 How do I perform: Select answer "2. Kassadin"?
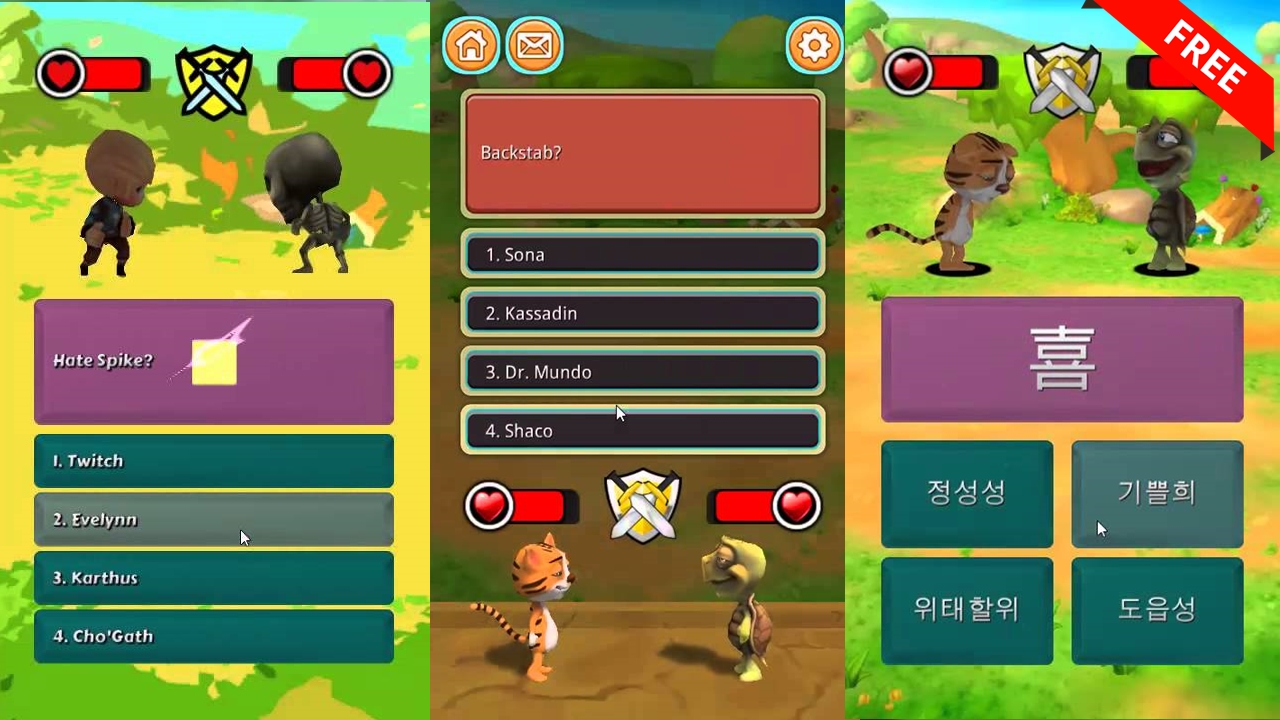coord(642,313)
